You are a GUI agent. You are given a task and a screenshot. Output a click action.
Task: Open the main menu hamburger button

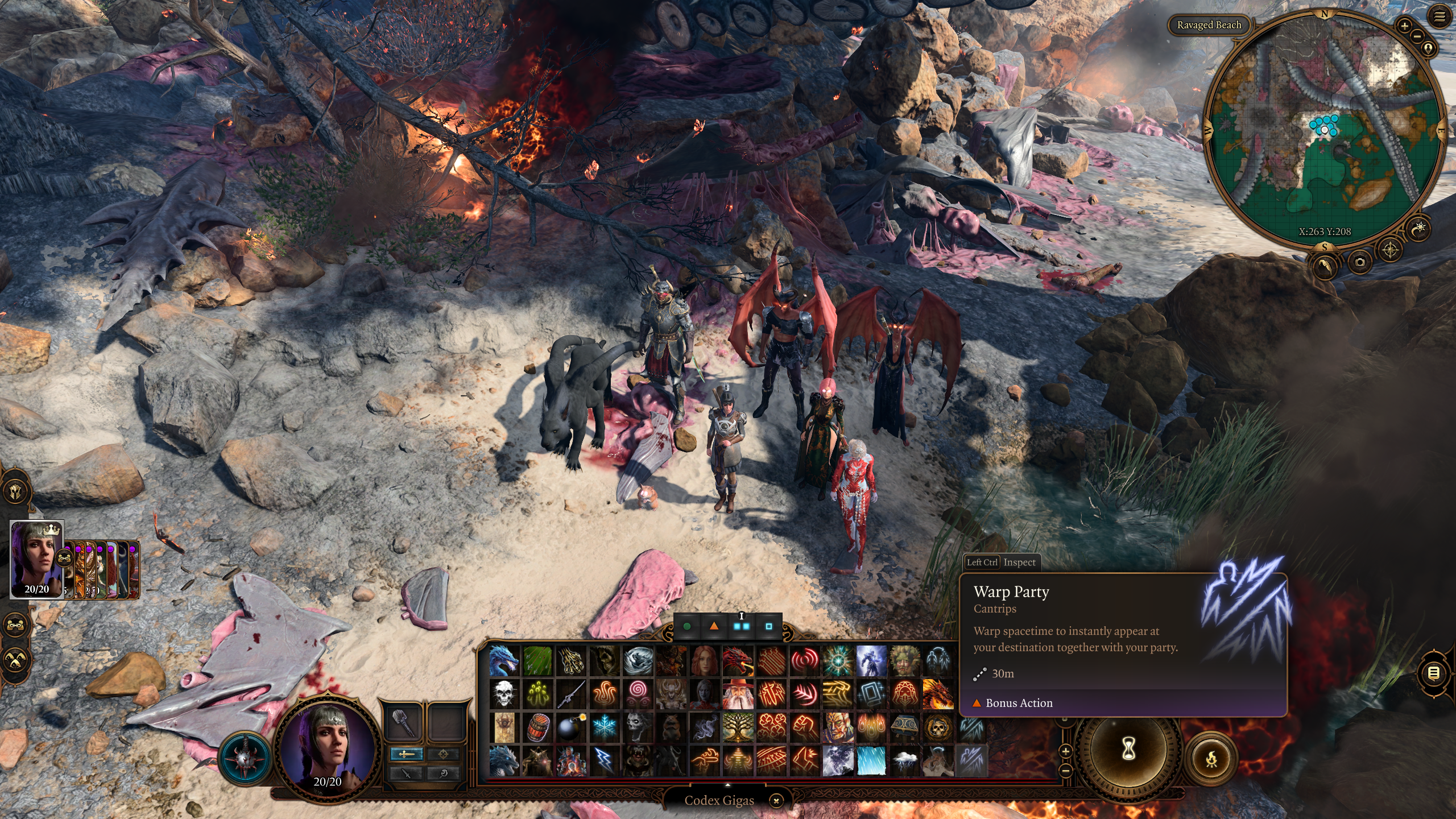[x=1439, y=18]
